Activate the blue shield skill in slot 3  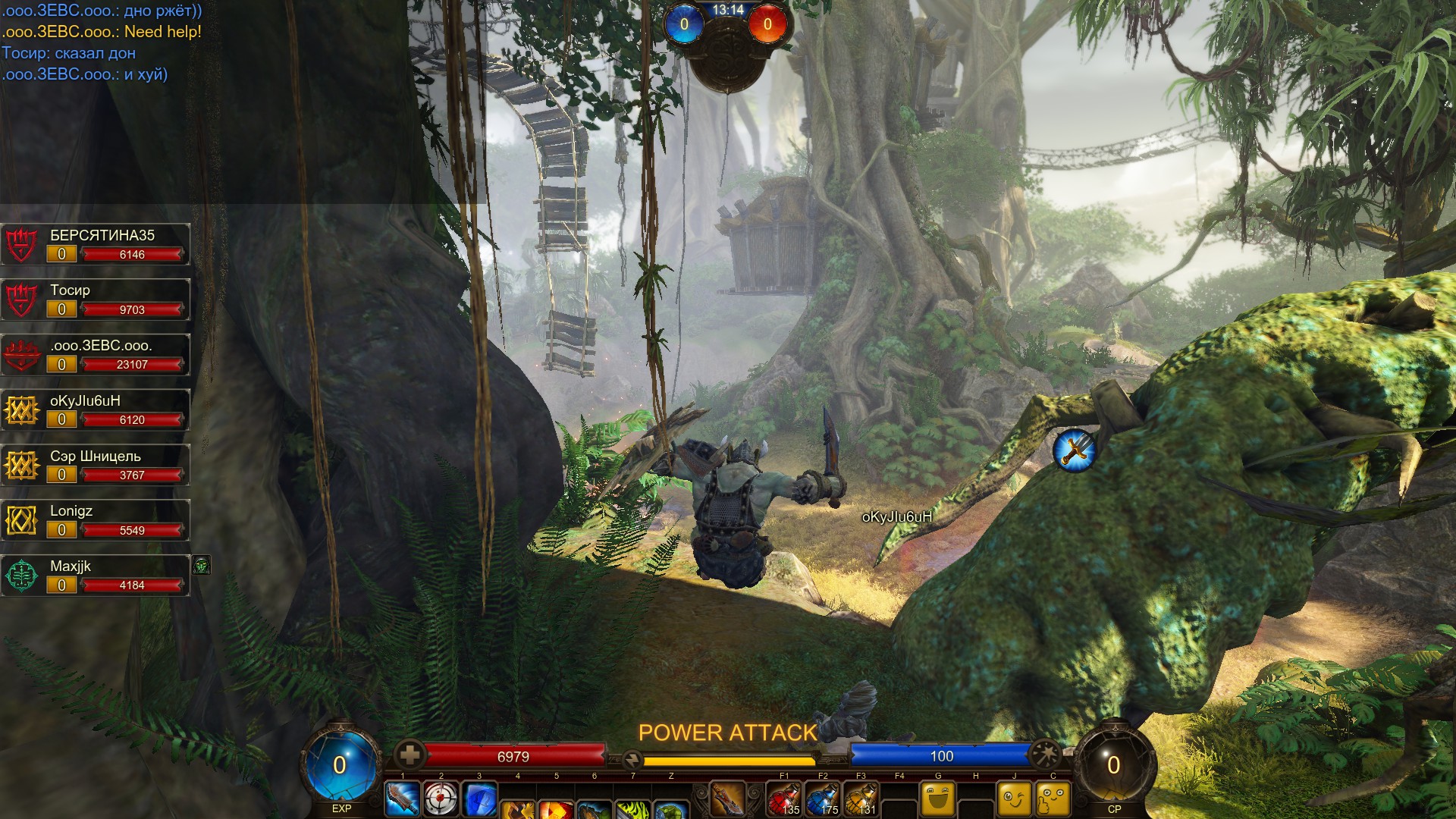[x=479, y=801]
